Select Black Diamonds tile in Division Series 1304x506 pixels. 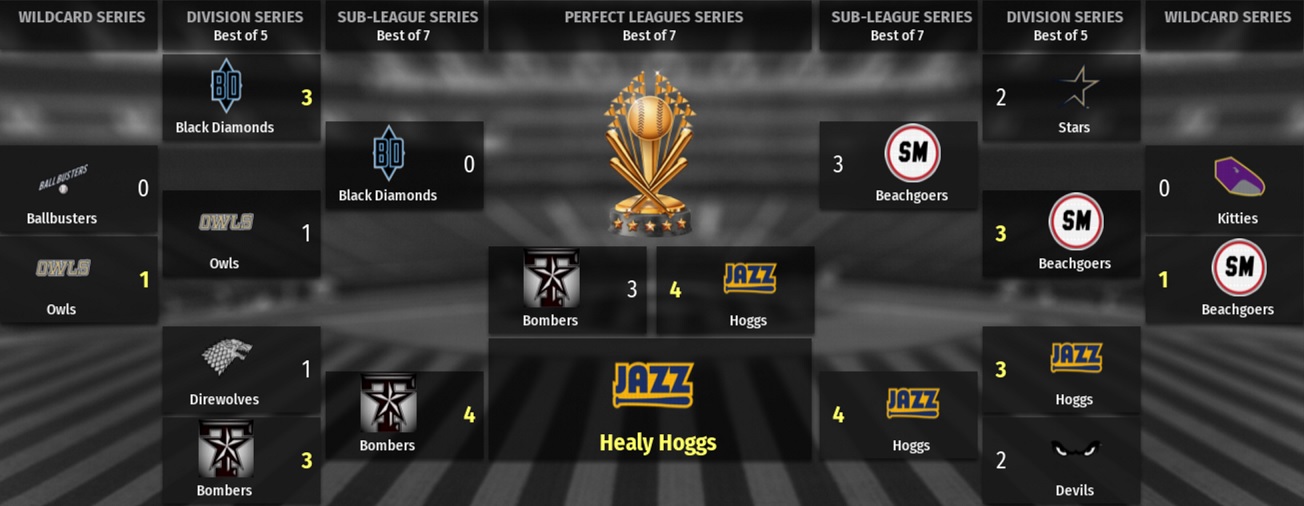241,98
